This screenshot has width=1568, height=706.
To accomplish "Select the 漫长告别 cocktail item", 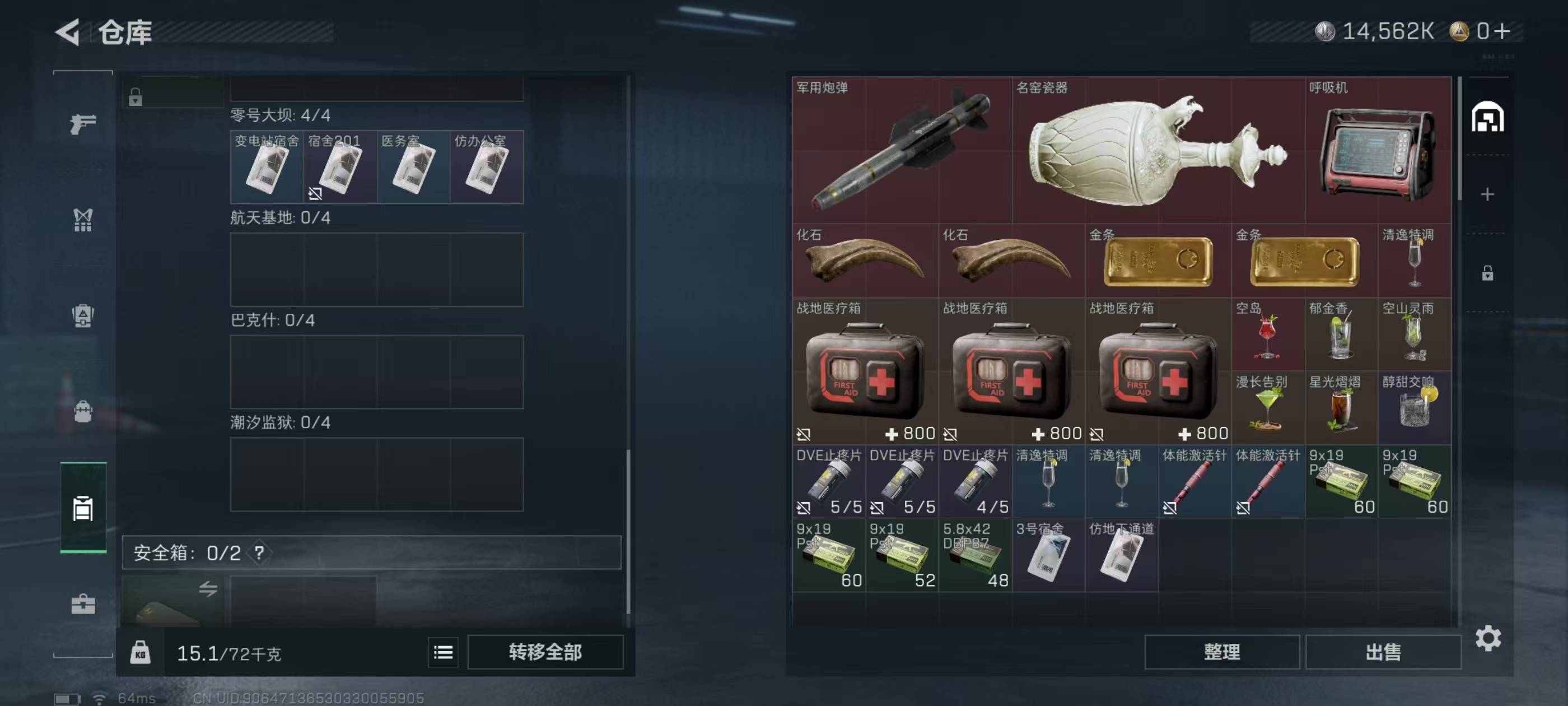I will pyautogui.click(x=1268, y=408).
